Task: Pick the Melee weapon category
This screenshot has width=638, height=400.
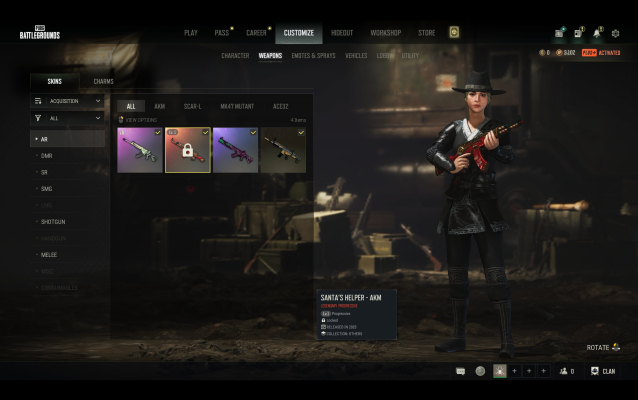Action: [49, 254]
